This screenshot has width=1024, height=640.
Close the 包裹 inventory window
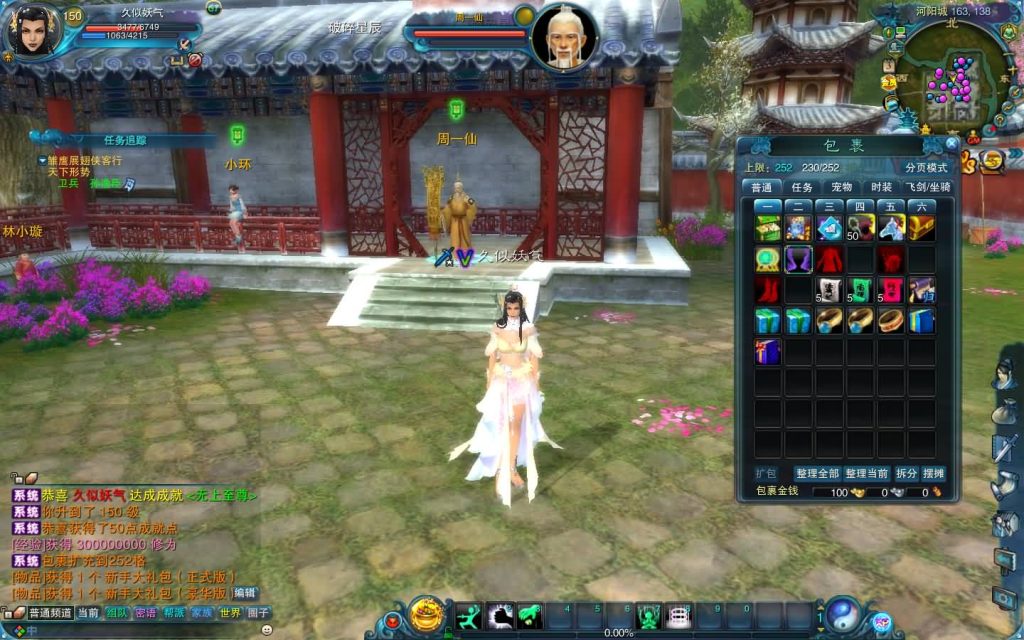[951, 144]
